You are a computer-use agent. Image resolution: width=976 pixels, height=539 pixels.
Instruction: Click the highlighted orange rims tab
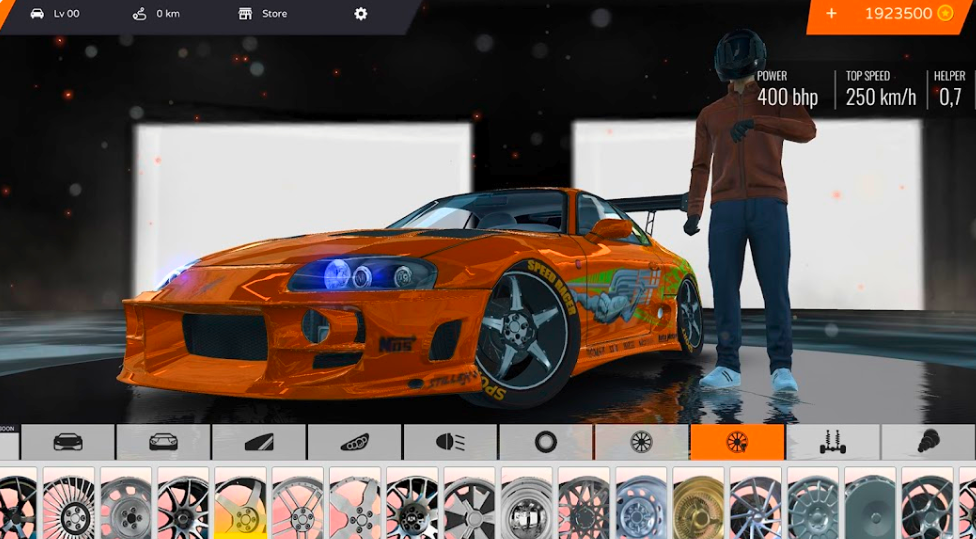coord(737,442)
